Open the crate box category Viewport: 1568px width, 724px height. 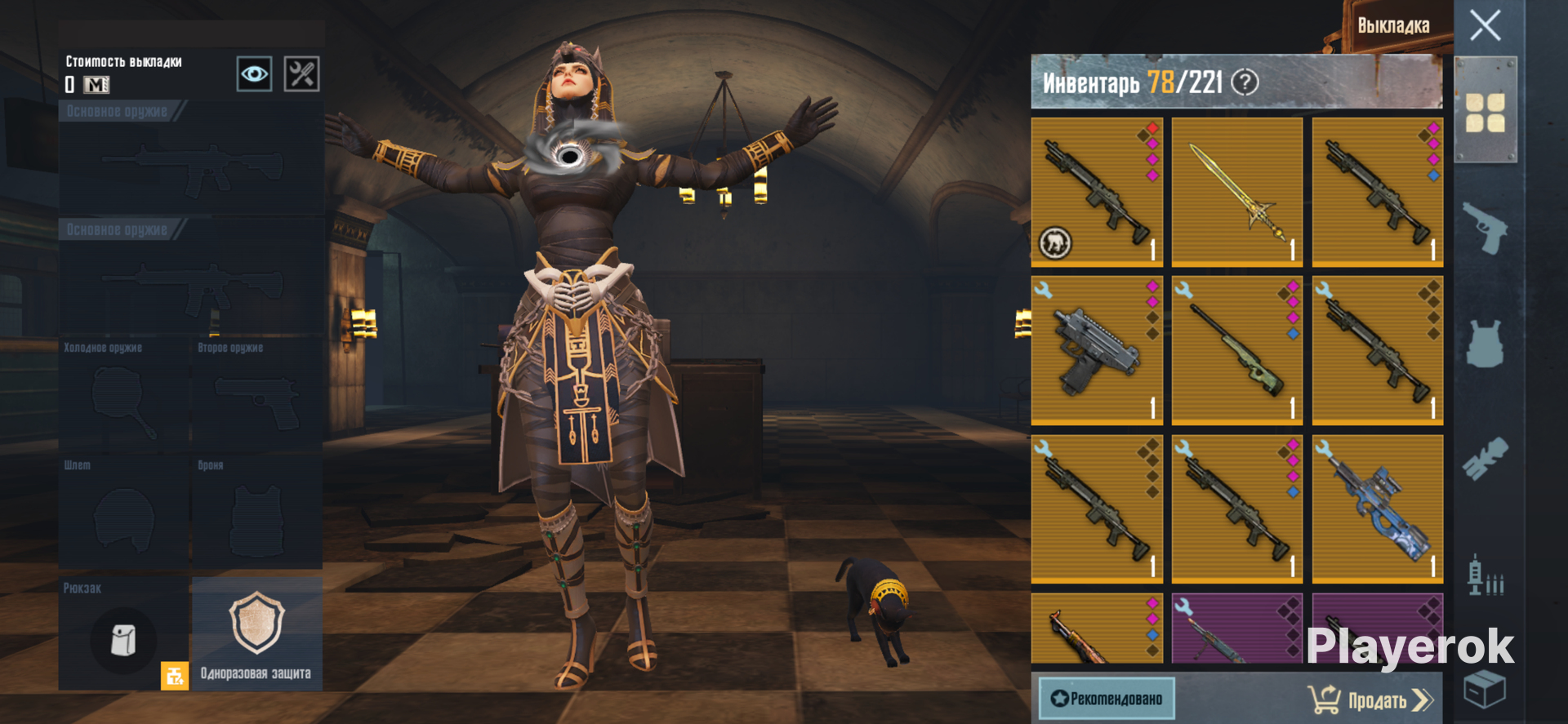coord(1485,690)
